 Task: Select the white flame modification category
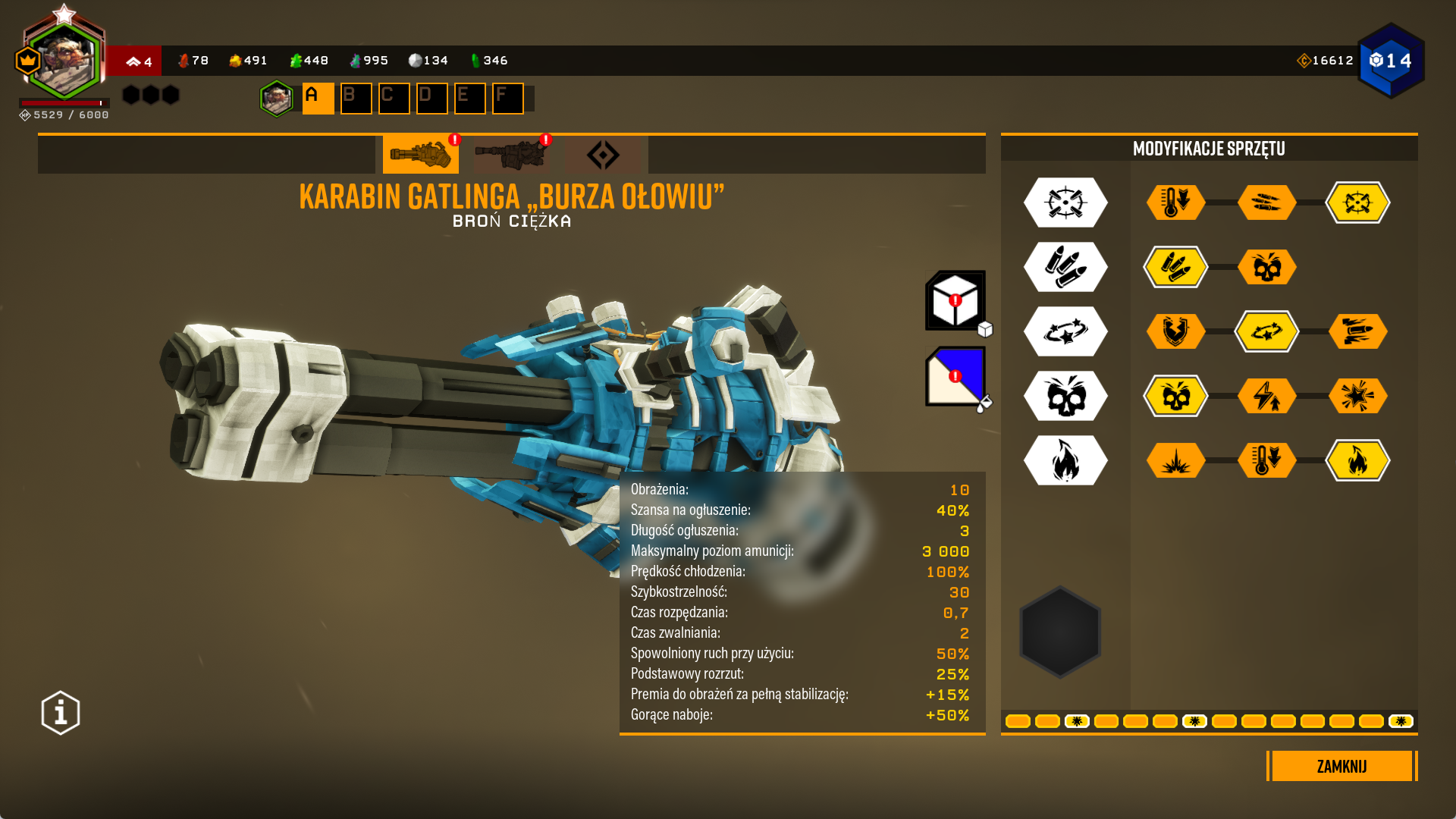coord(1065,460)
